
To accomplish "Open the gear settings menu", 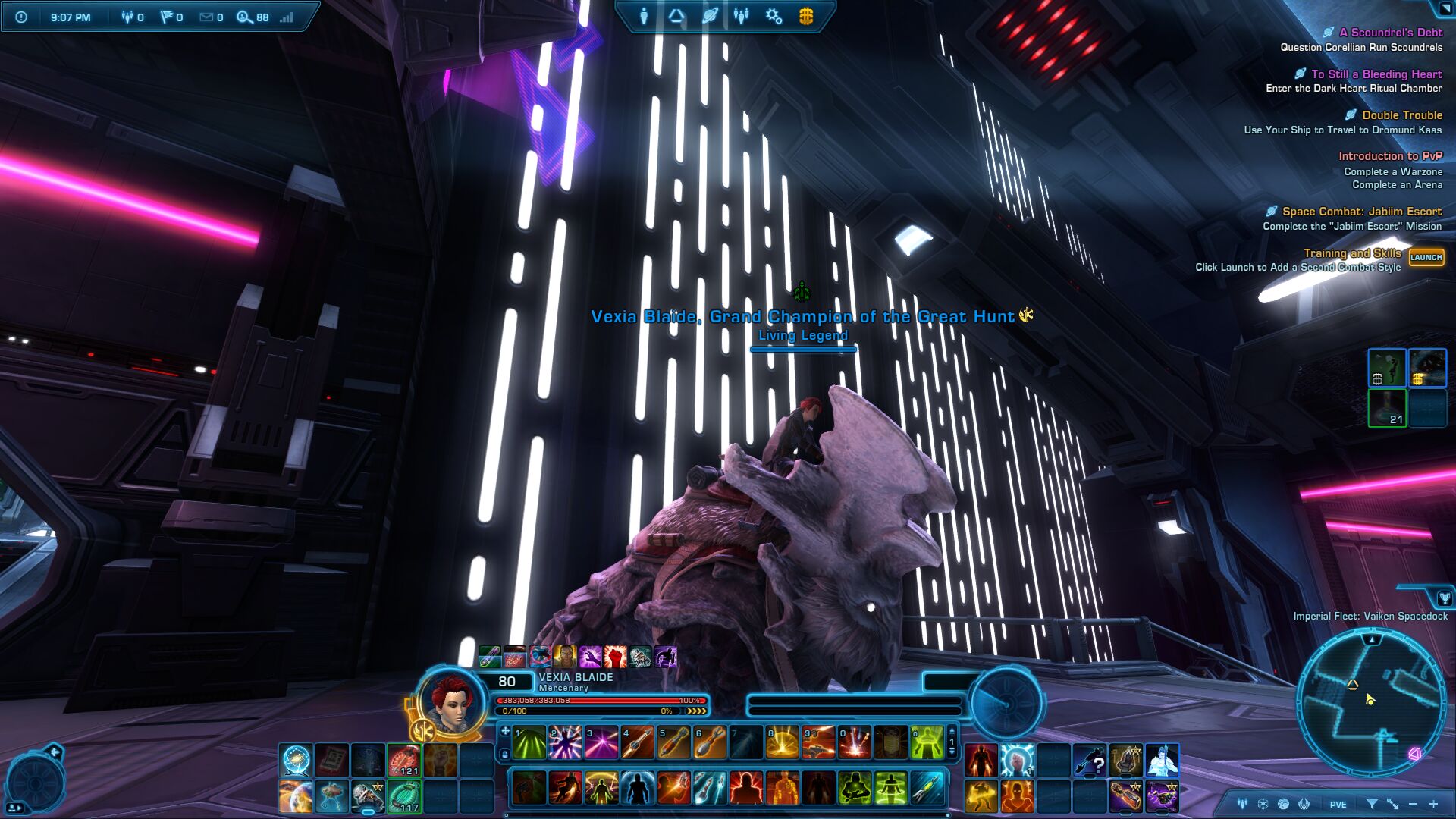I will (773, 16).
